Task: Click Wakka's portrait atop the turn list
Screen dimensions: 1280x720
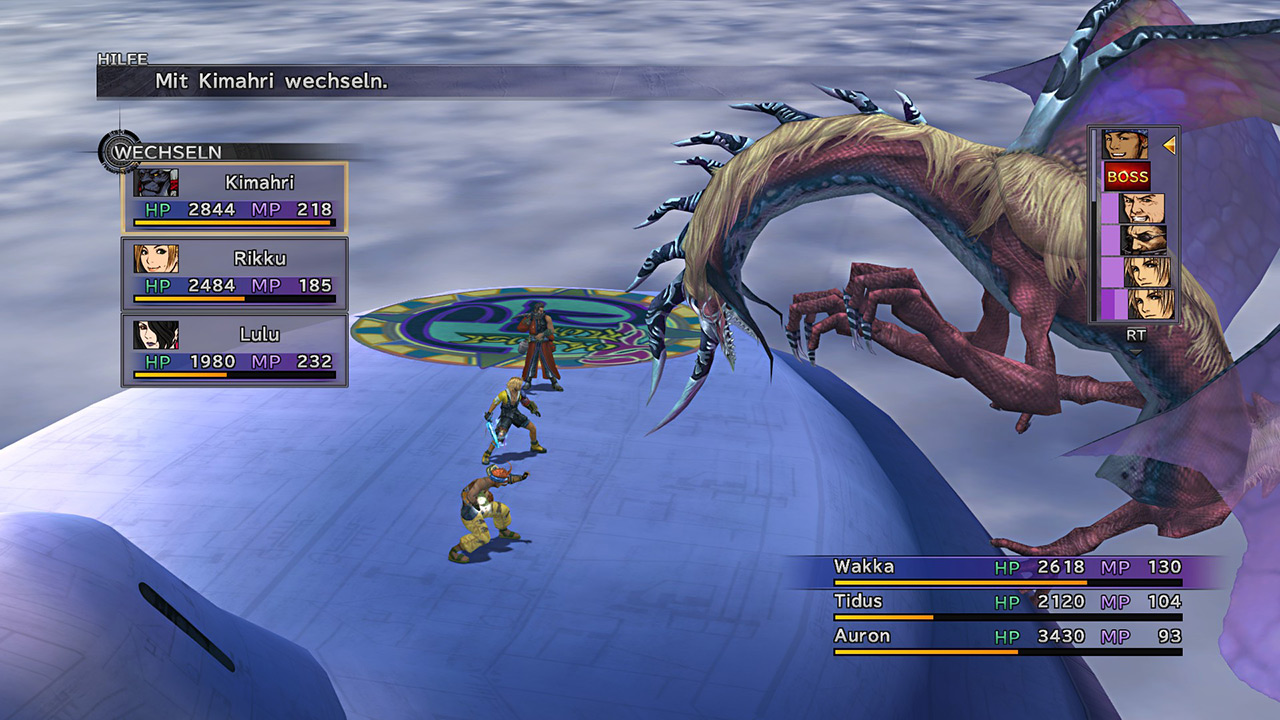Action: [1125, 145]
